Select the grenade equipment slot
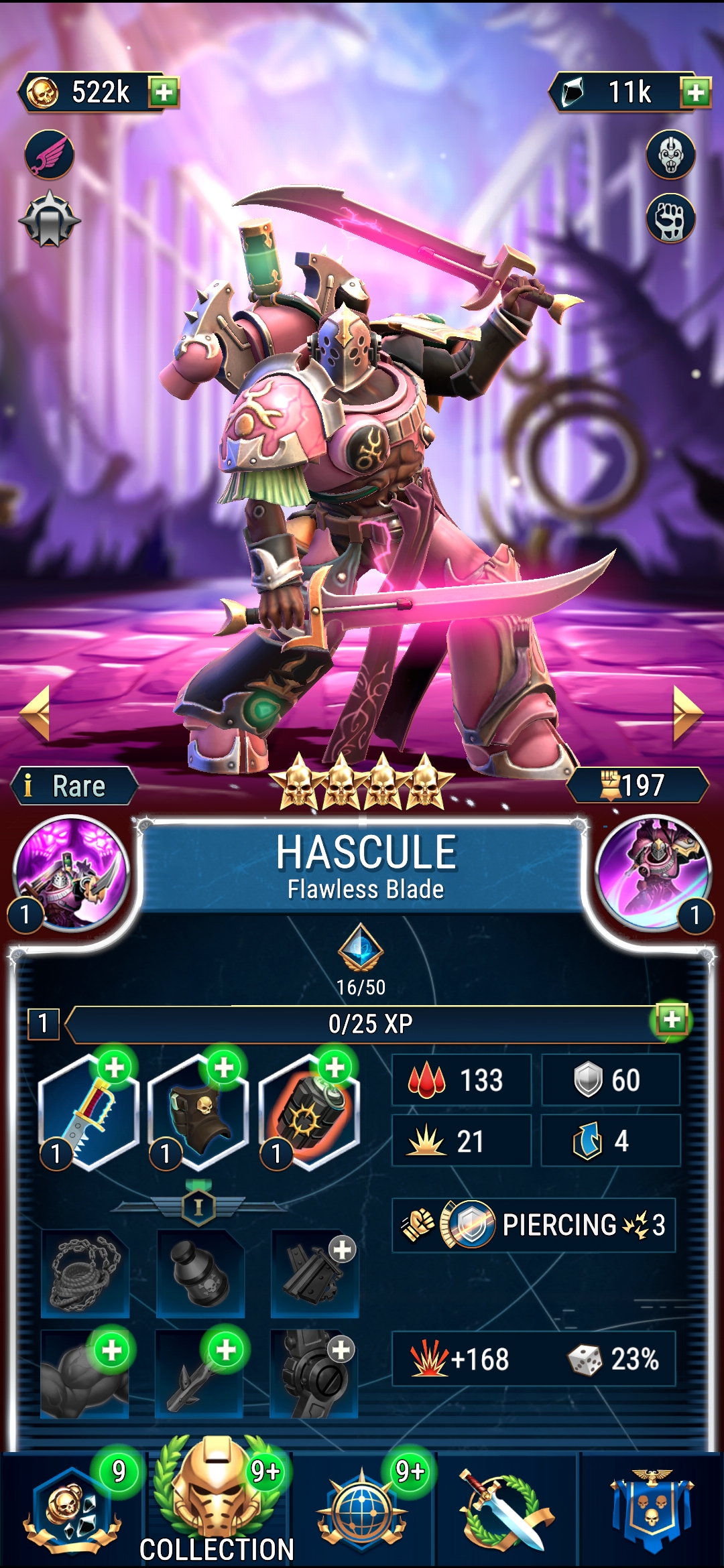724x1568 pixels. 309,1112
